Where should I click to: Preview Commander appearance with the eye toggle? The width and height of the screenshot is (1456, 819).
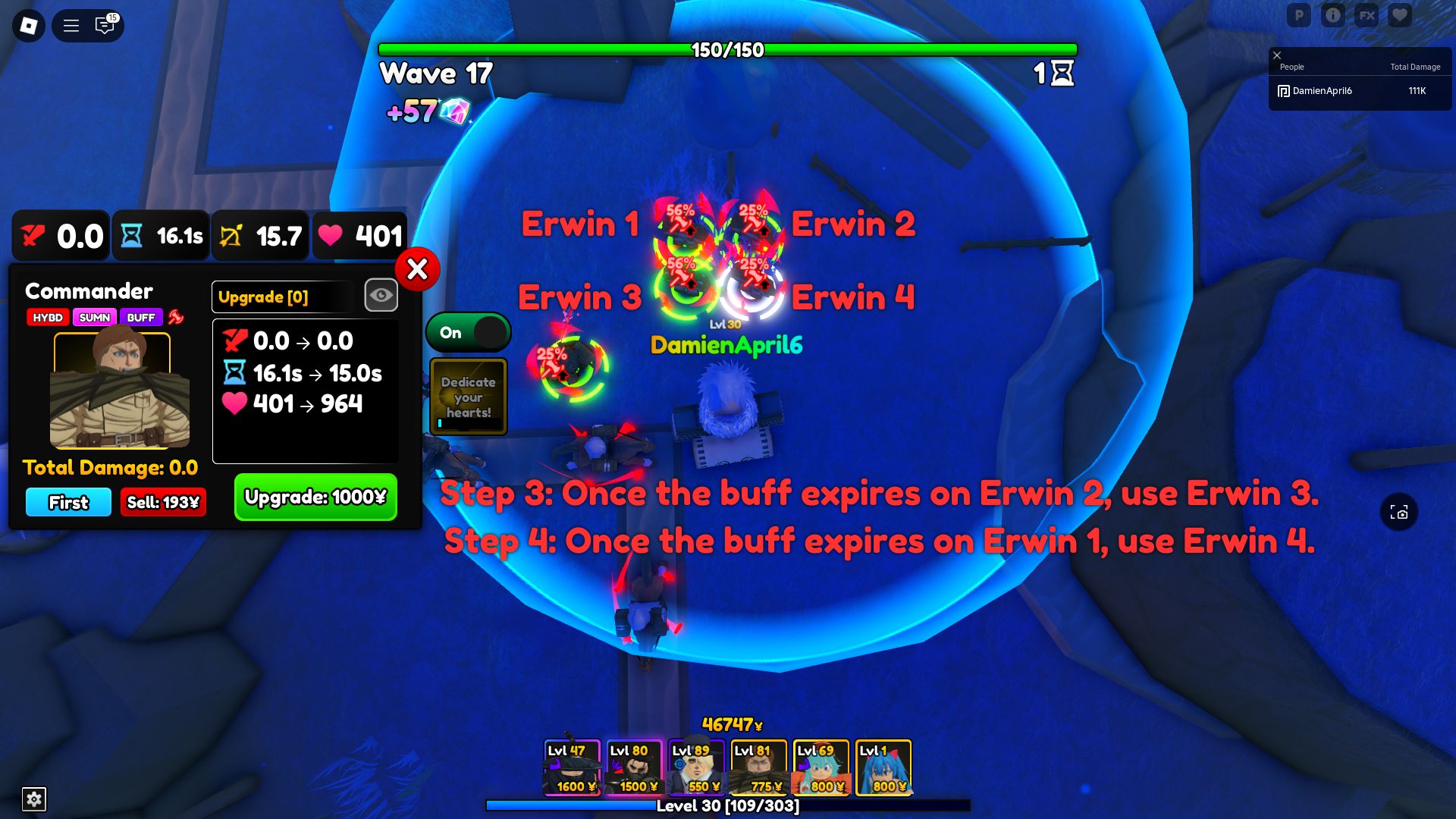pos(381,295)
